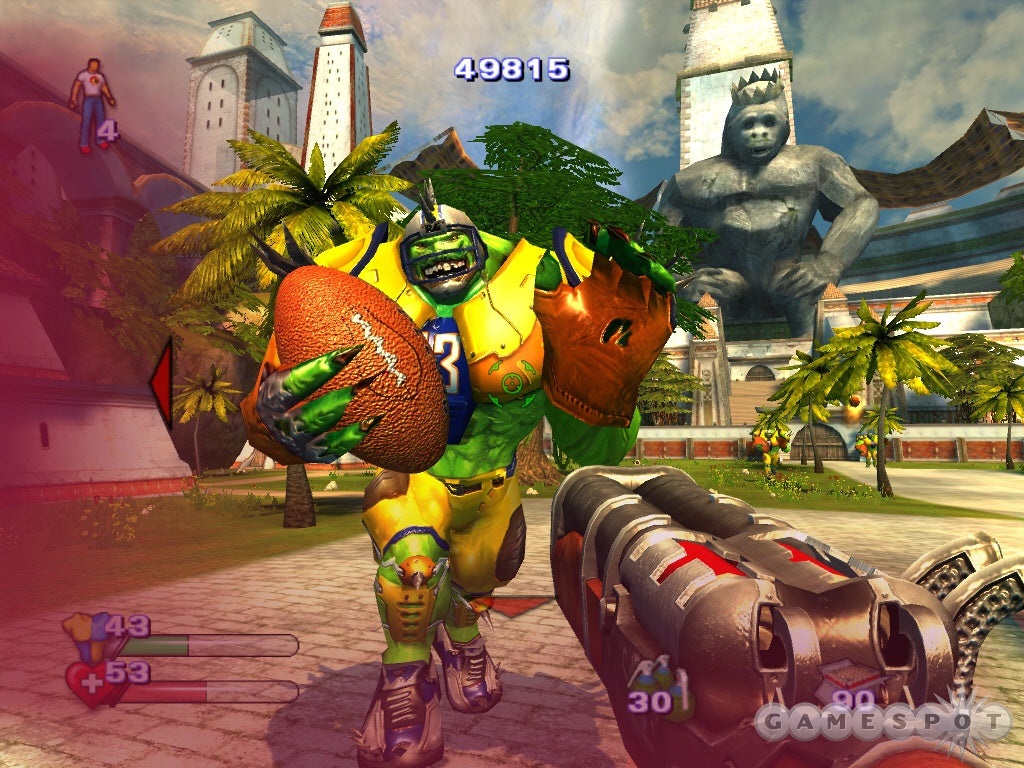Click the red enemy direction arrow
The width and height of the screenshot is (1024, 768).
pyautogui.click(x=161, y=383)
